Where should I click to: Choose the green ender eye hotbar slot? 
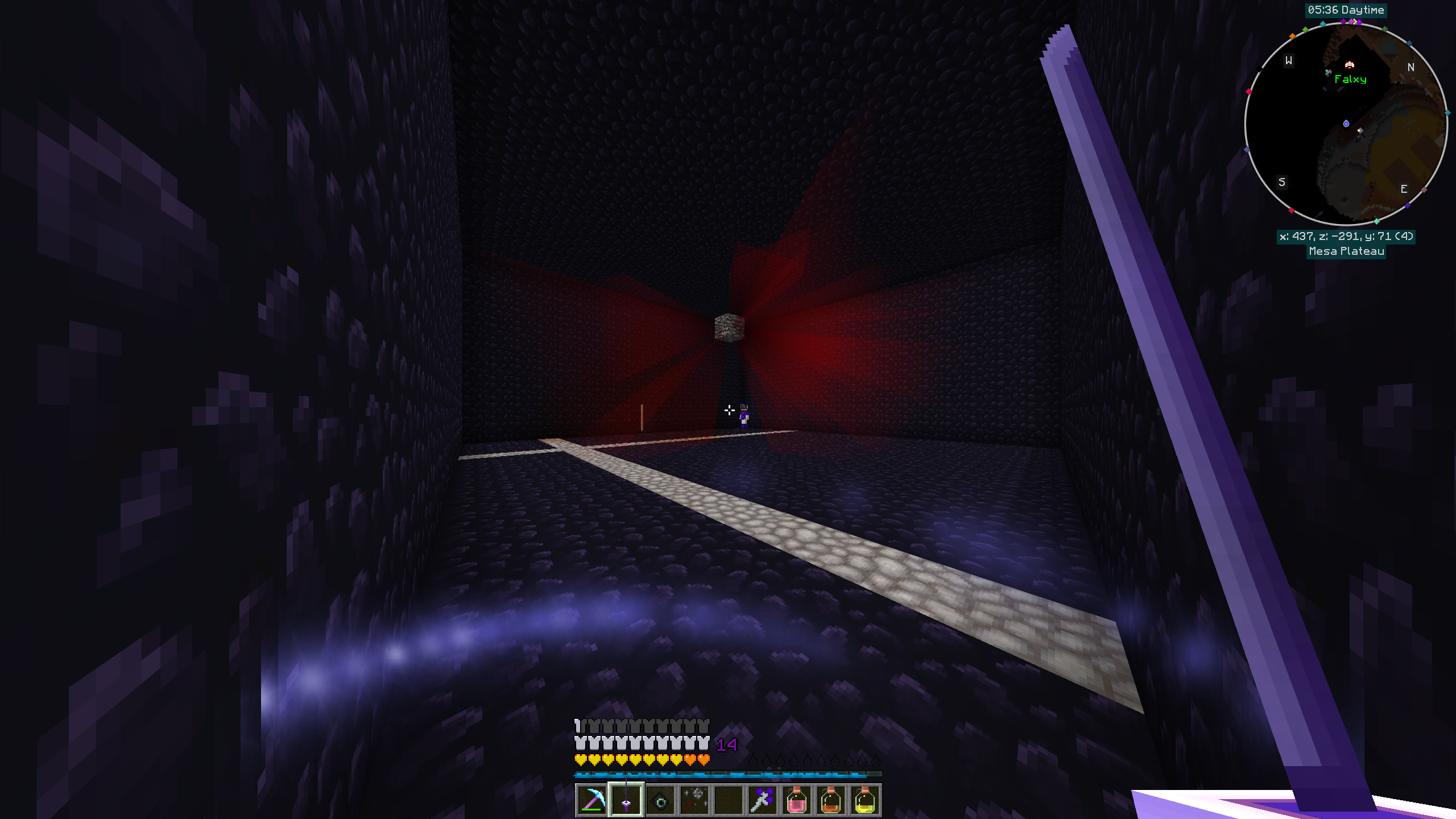(660, 800)
